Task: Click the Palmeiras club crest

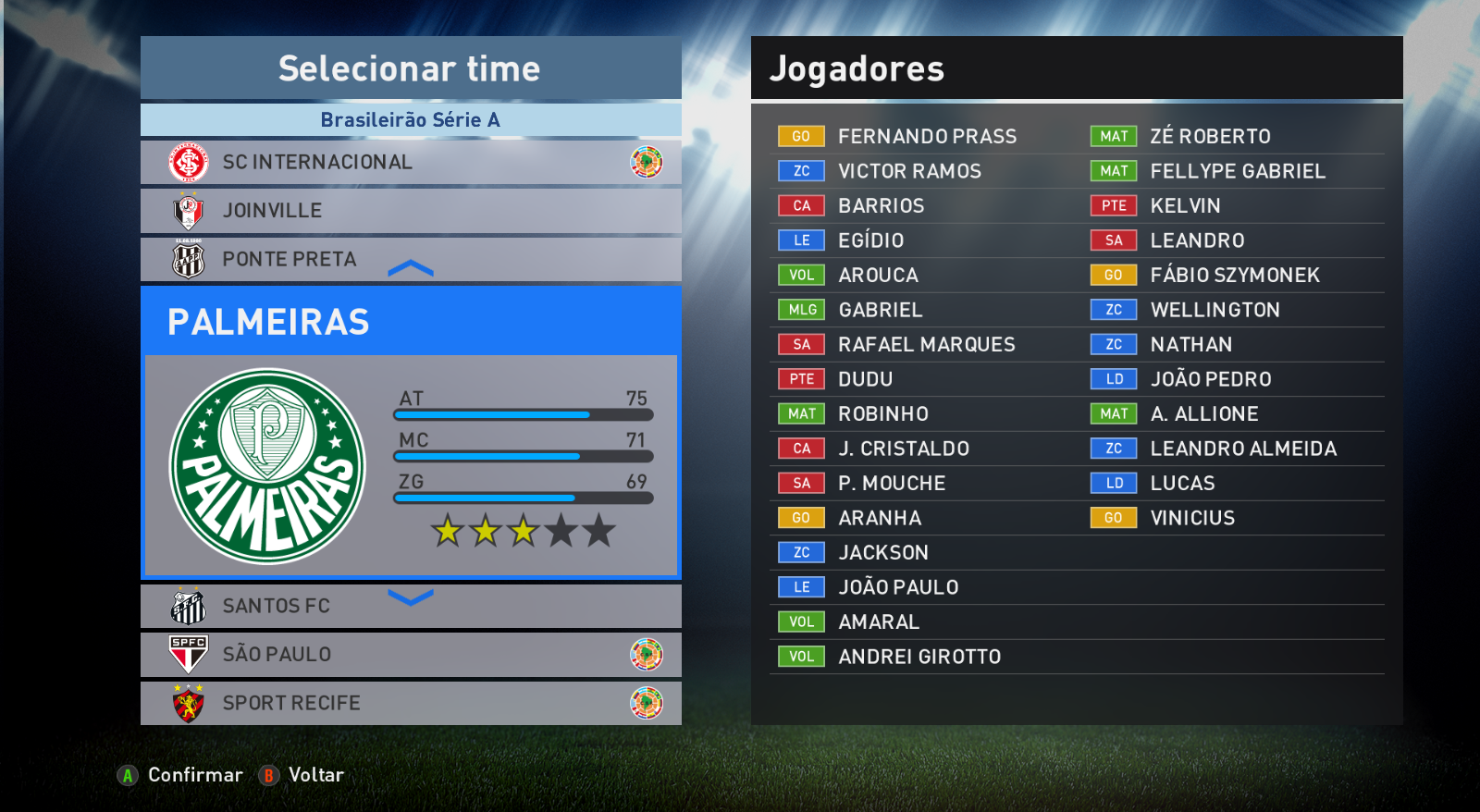Action: coord(267,466)
